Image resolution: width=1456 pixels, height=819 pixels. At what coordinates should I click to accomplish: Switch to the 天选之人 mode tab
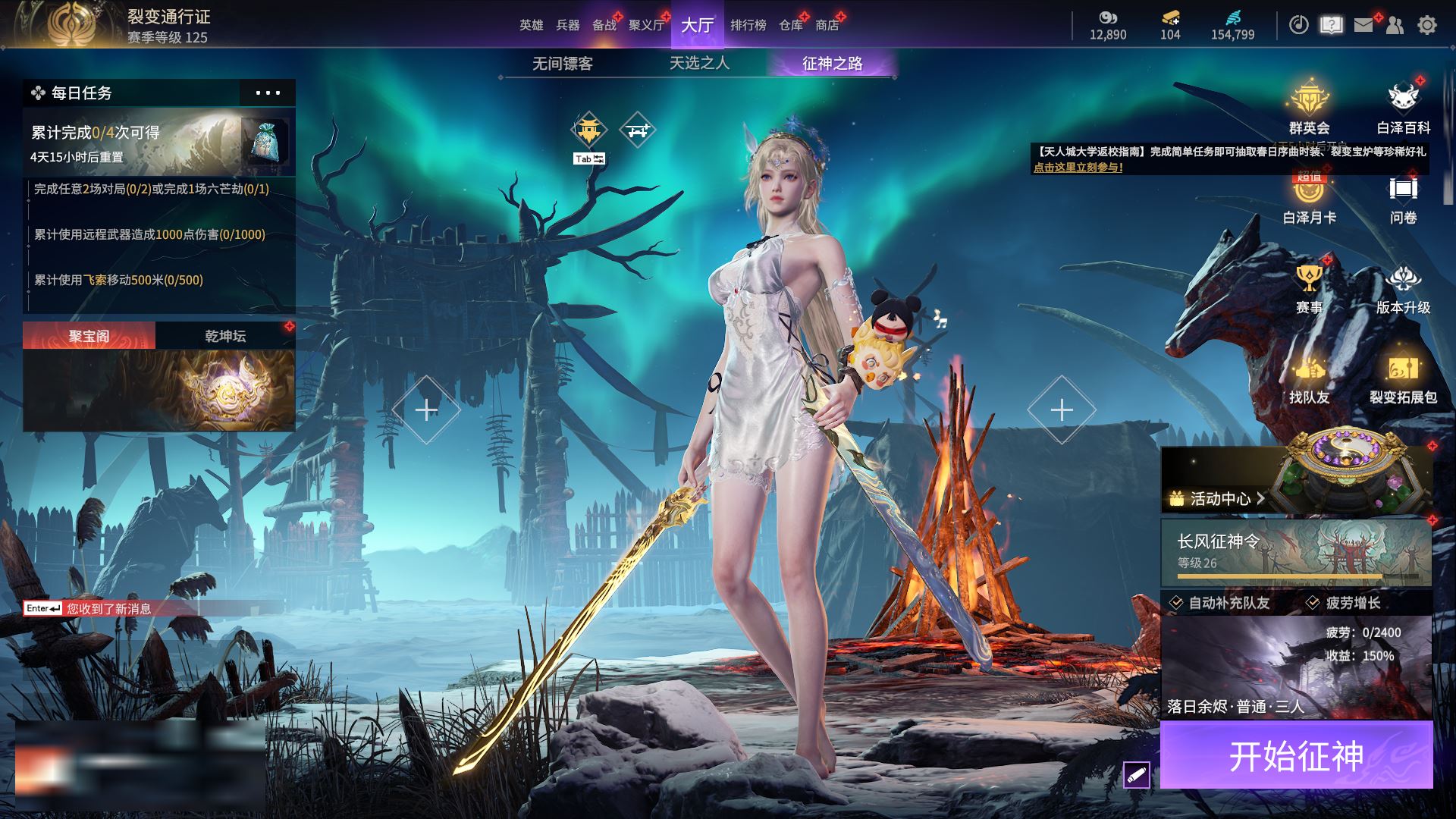coord(699,64)
